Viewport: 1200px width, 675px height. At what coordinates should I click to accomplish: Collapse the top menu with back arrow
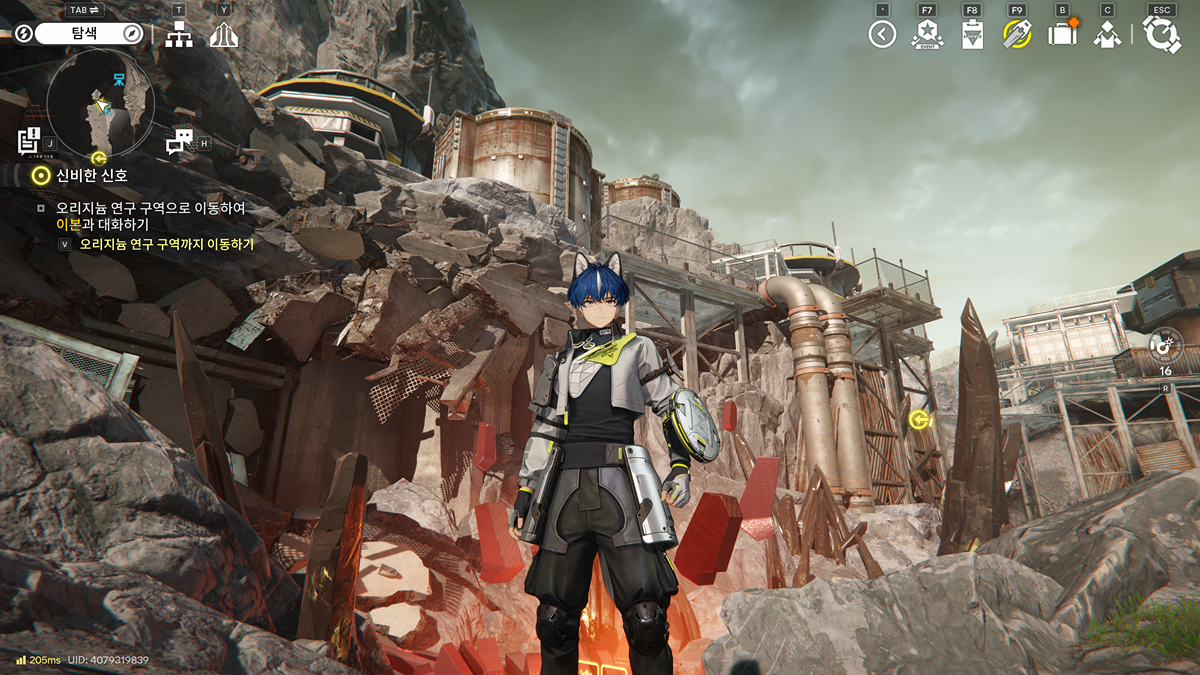[881, 35]
